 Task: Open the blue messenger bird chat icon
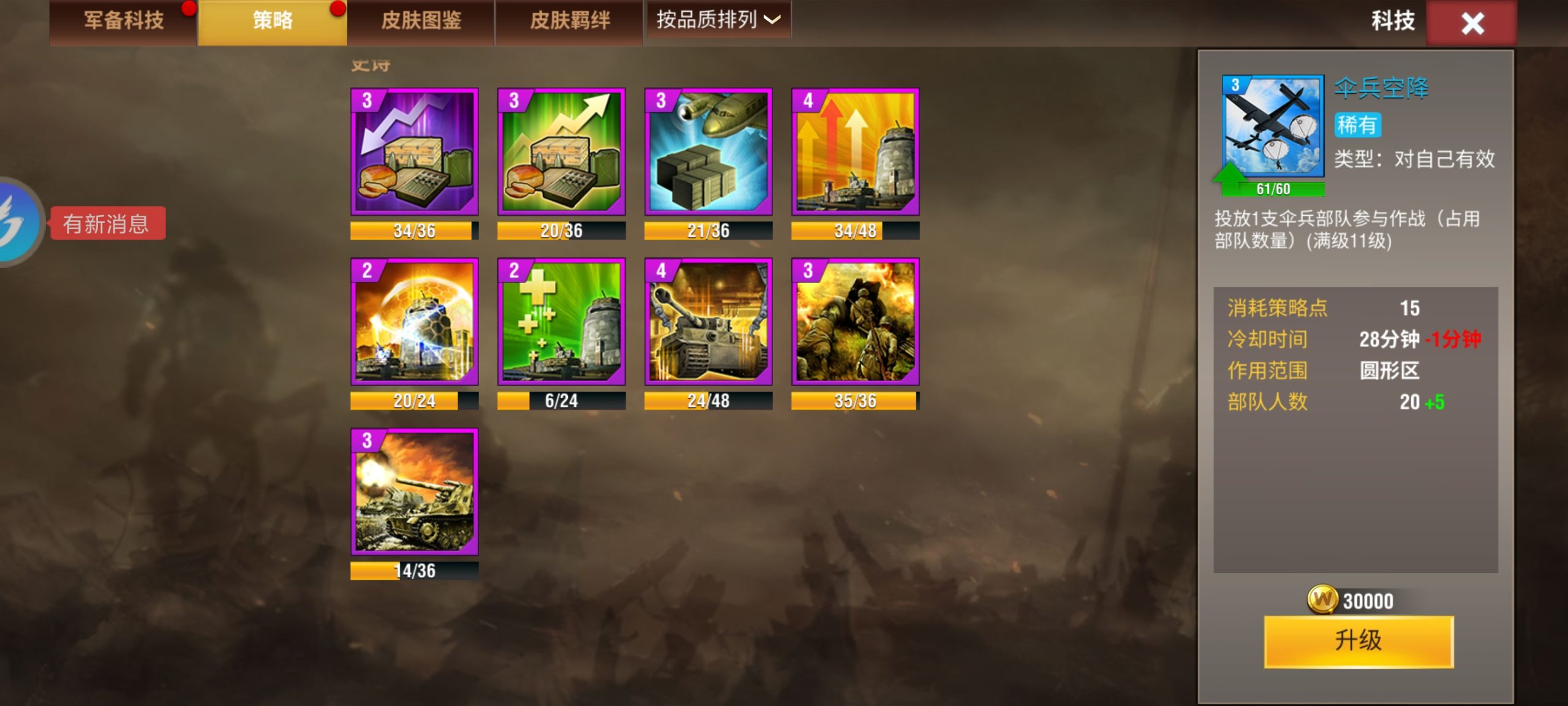tap(12, 222)
